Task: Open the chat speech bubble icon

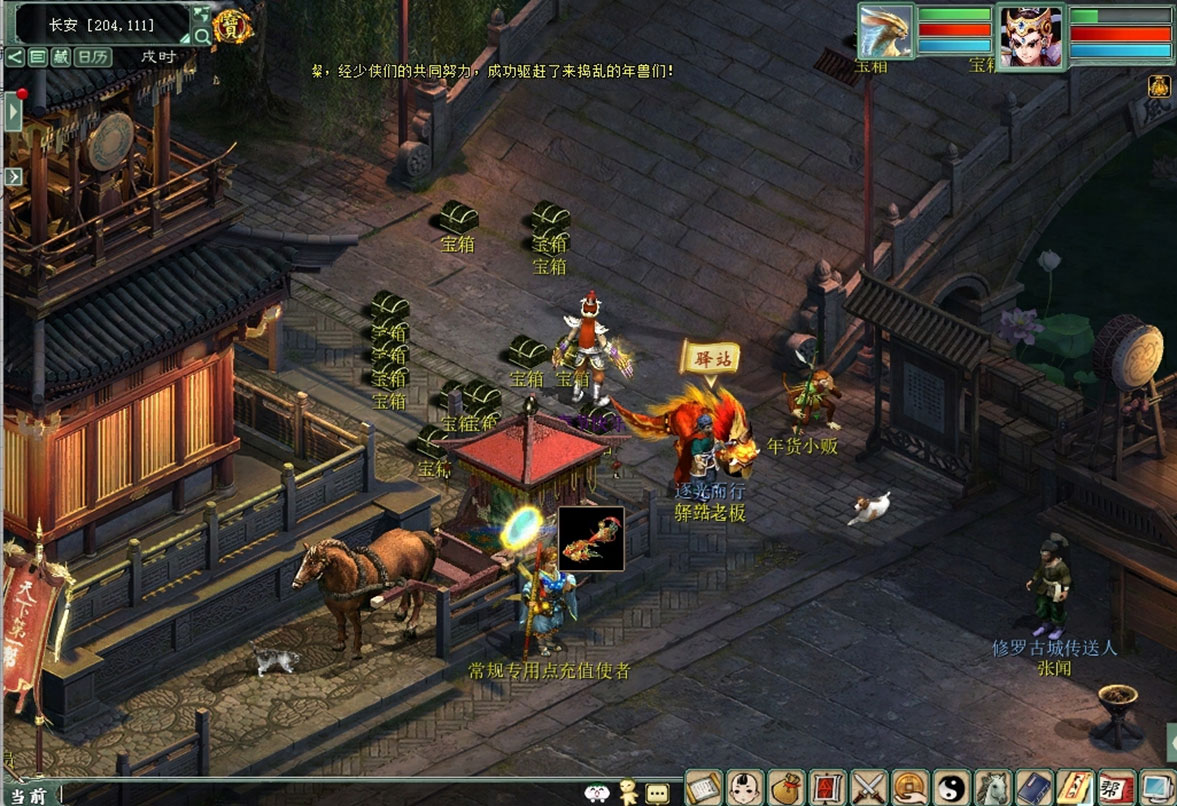Action: click(657, 793)
